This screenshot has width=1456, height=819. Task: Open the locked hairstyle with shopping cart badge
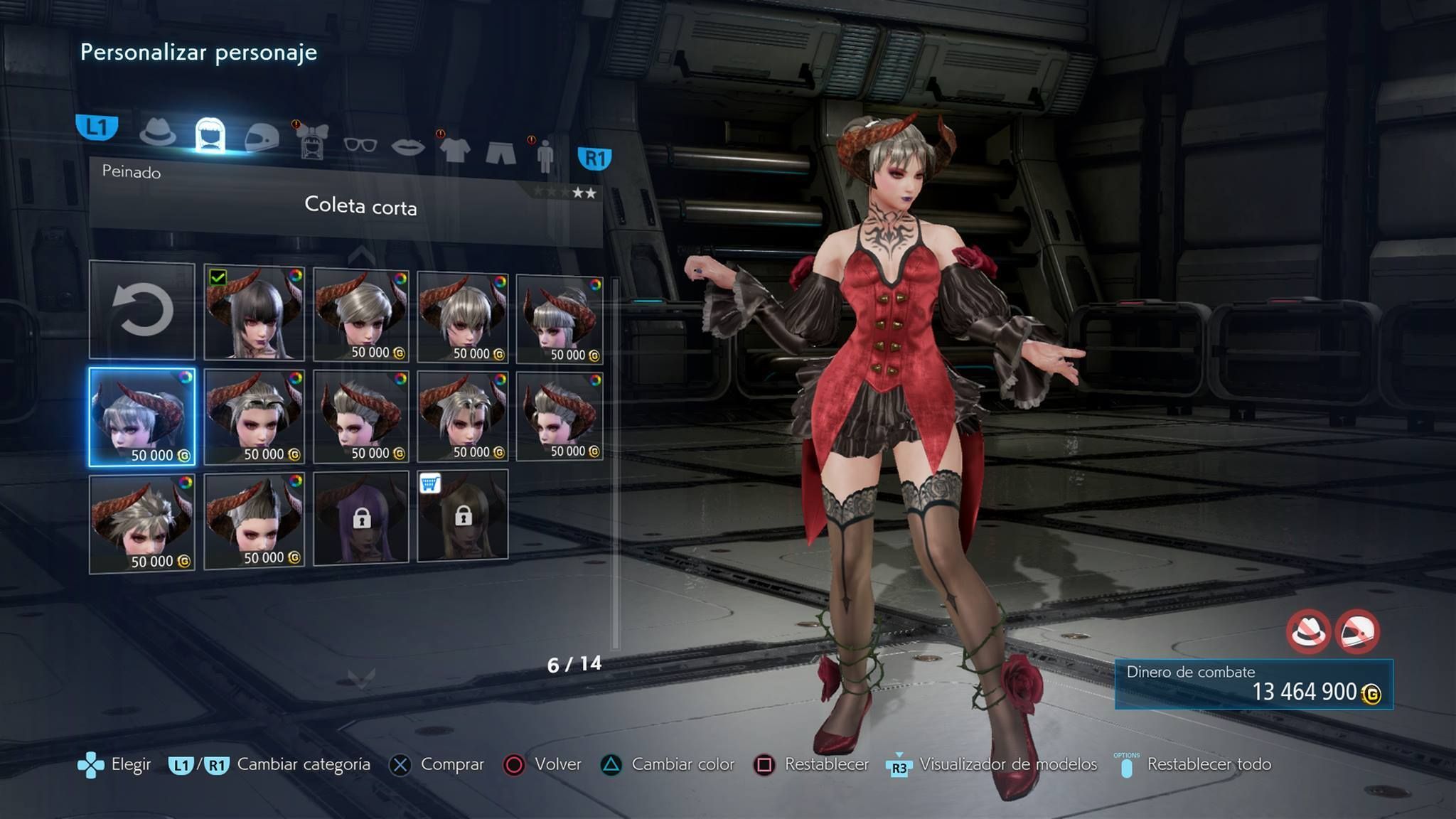(463, 515)
